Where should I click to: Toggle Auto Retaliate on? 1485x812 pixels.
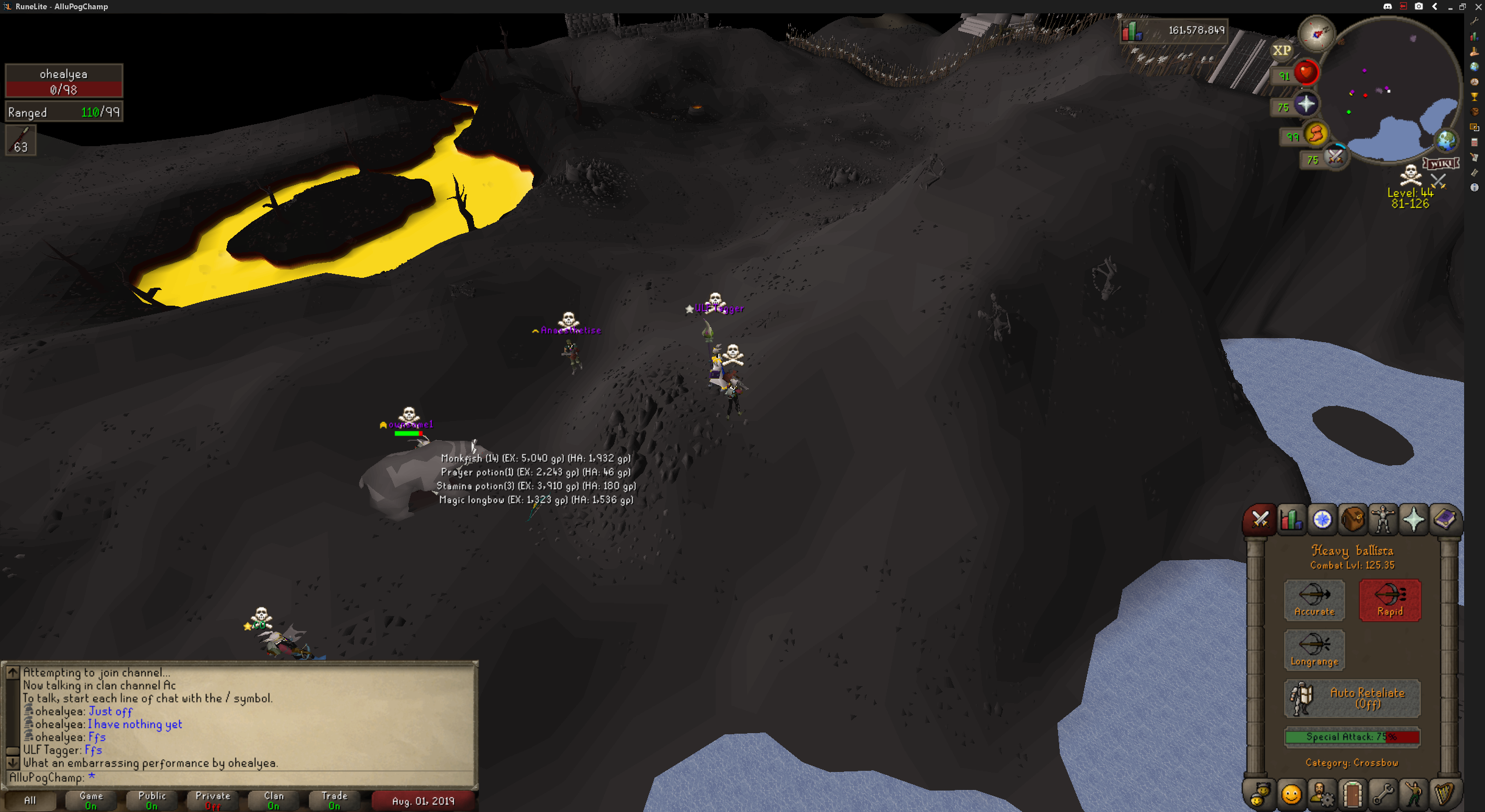[1352, 698]
